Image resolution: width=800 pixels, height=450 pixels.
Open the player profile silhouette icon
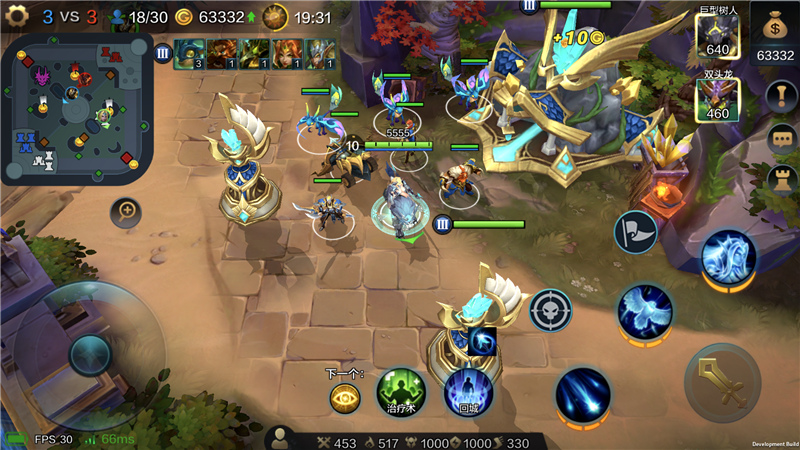pos(282,439)
